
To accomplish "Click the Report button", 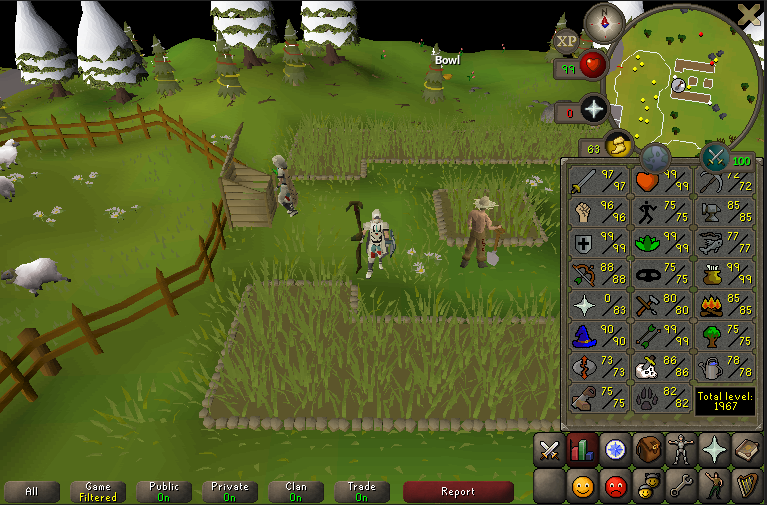I will pos(458,491).
